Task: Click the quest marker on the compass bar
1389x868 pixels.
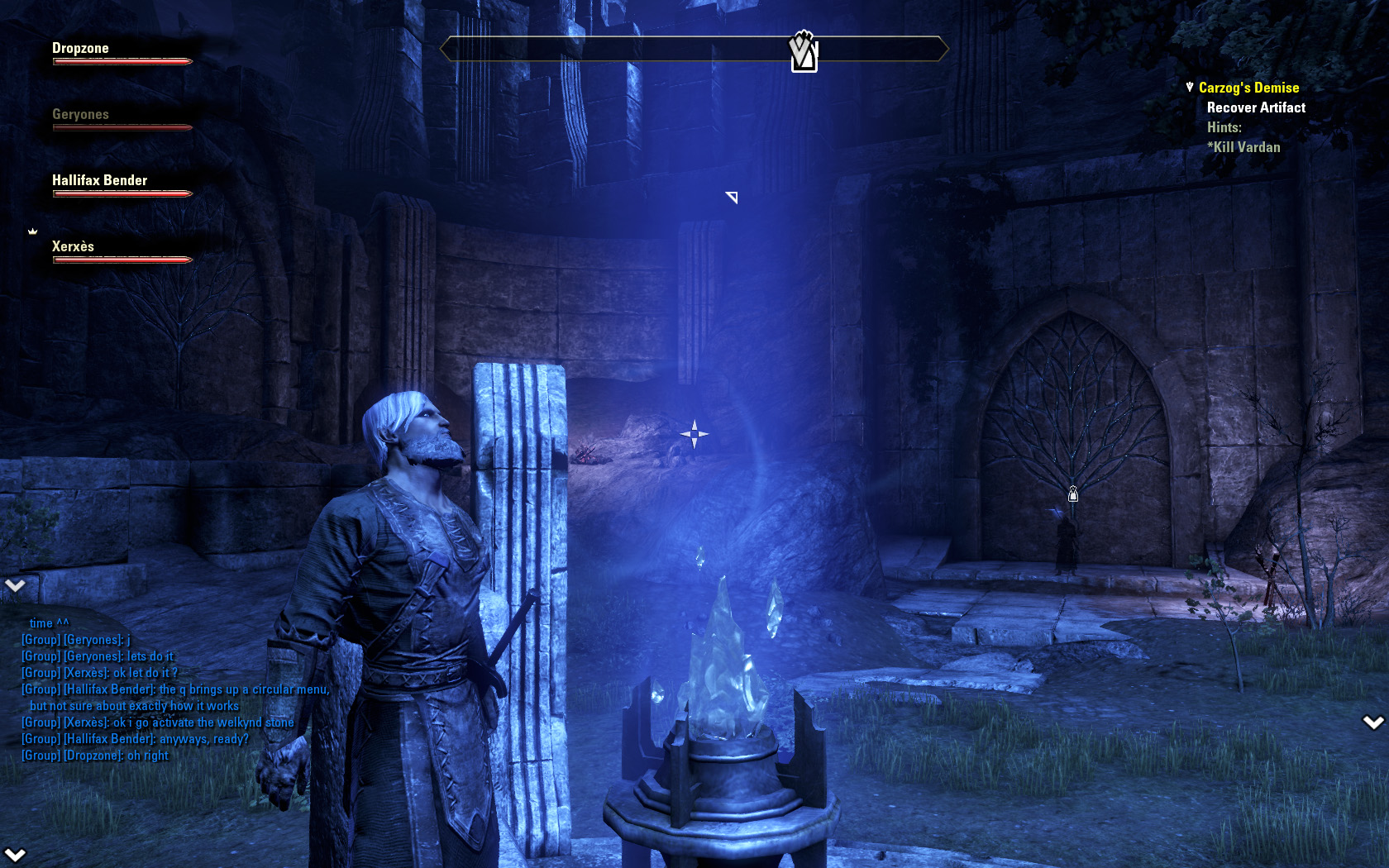Action: coord(804,52)
